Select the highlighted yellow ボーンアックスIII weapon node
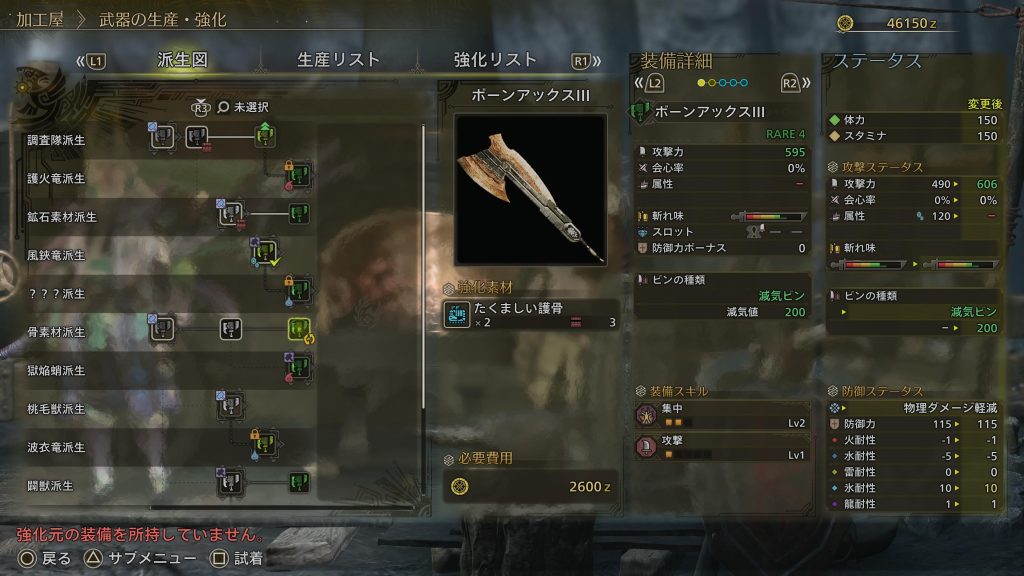This screenshot has height=576, width=1024. [300, 329]
